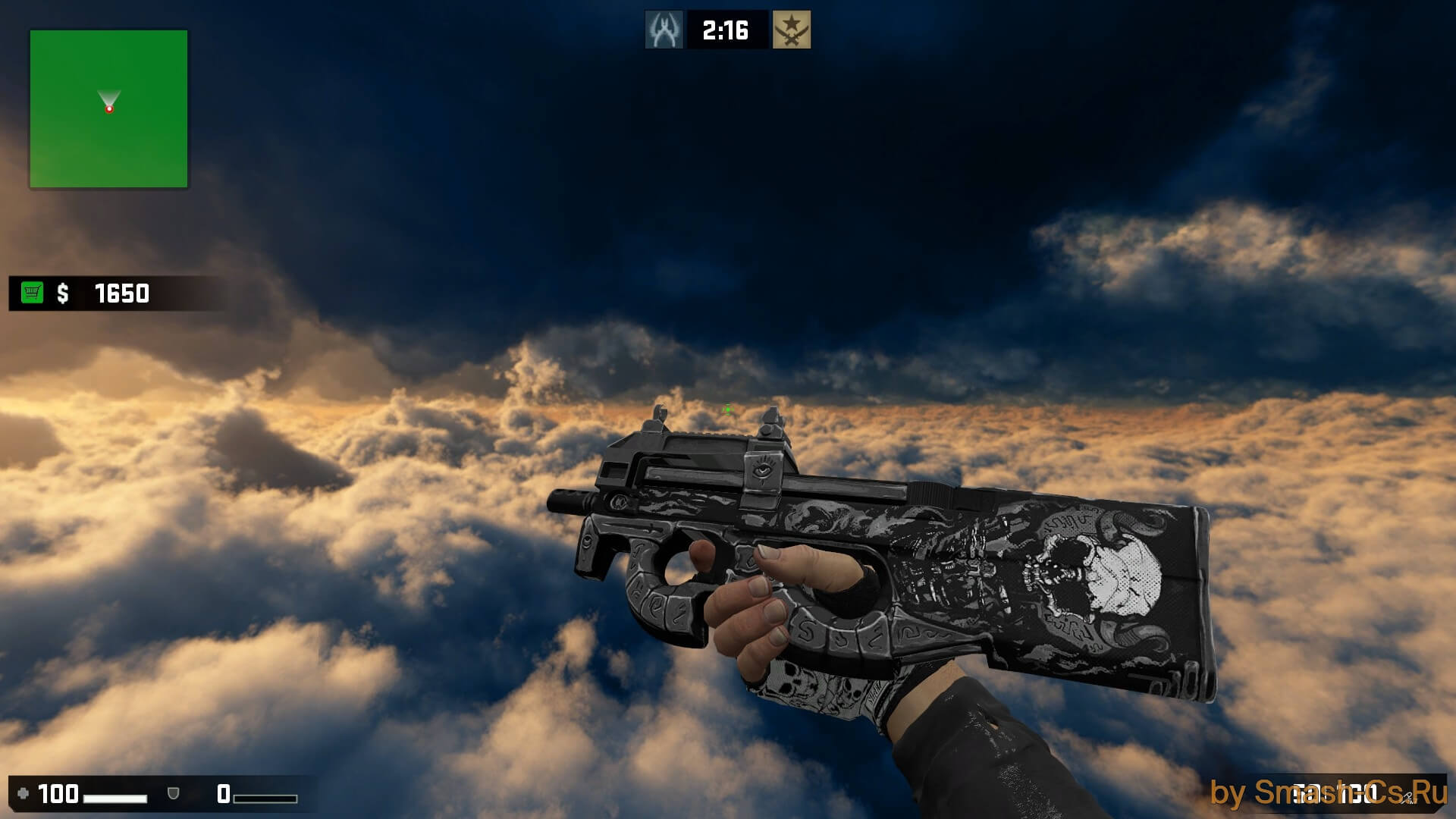Click the green radar minimap
This screenshot has width=1456, height=819.
(108, 108)
